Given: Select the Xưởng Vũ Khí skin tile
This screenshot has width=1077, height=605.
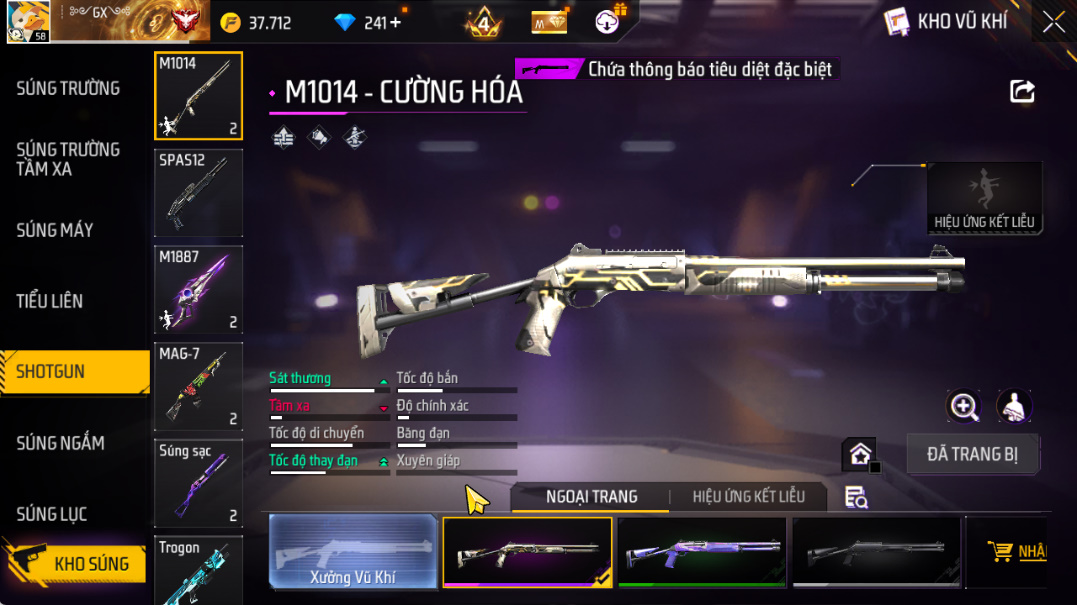Looking at the screenshot, I should click(353, 551).
